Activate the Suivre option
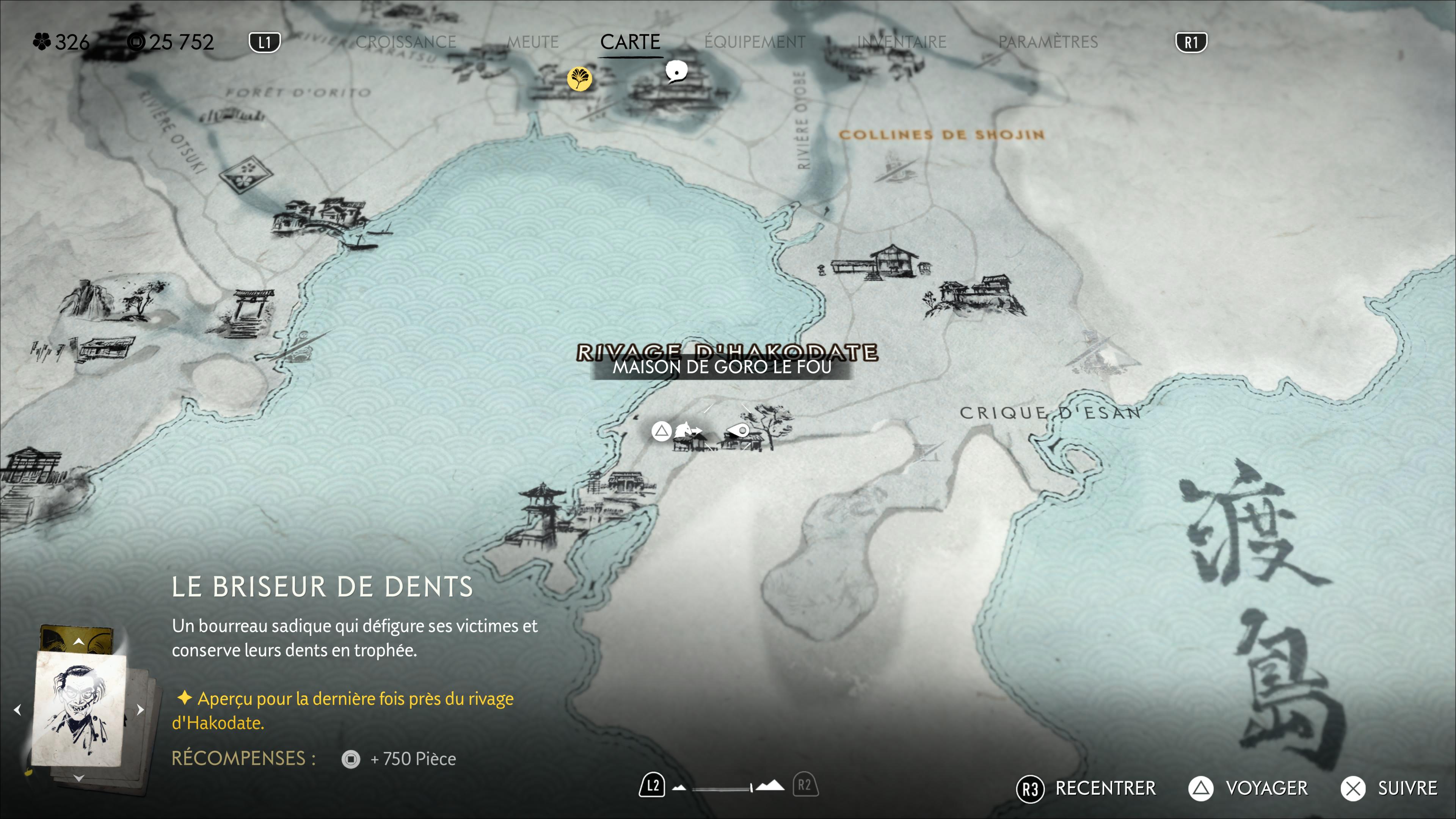The image size is (1456, 819). click(x=1407, y=788)
